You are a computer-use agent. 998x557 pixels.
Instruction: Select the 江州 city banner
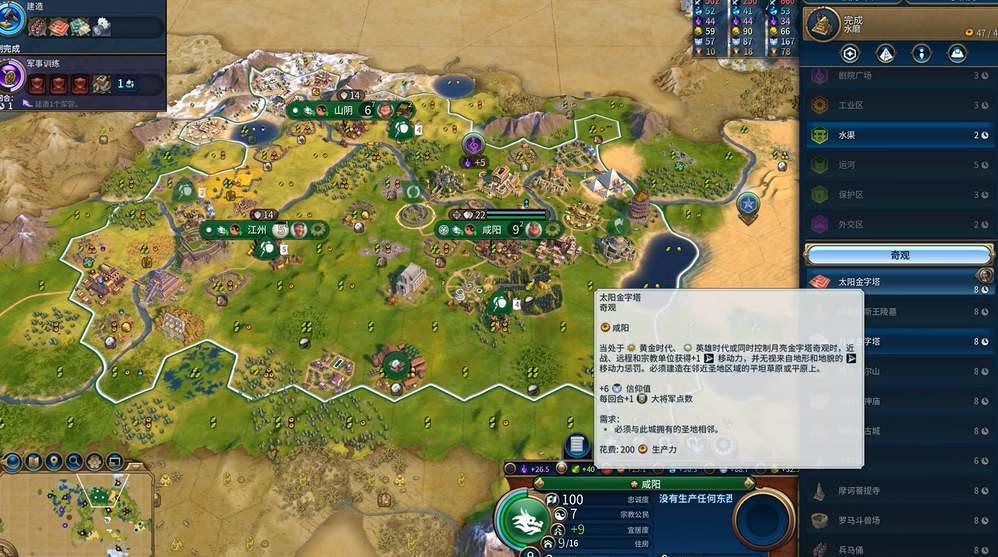coord(258,229)
